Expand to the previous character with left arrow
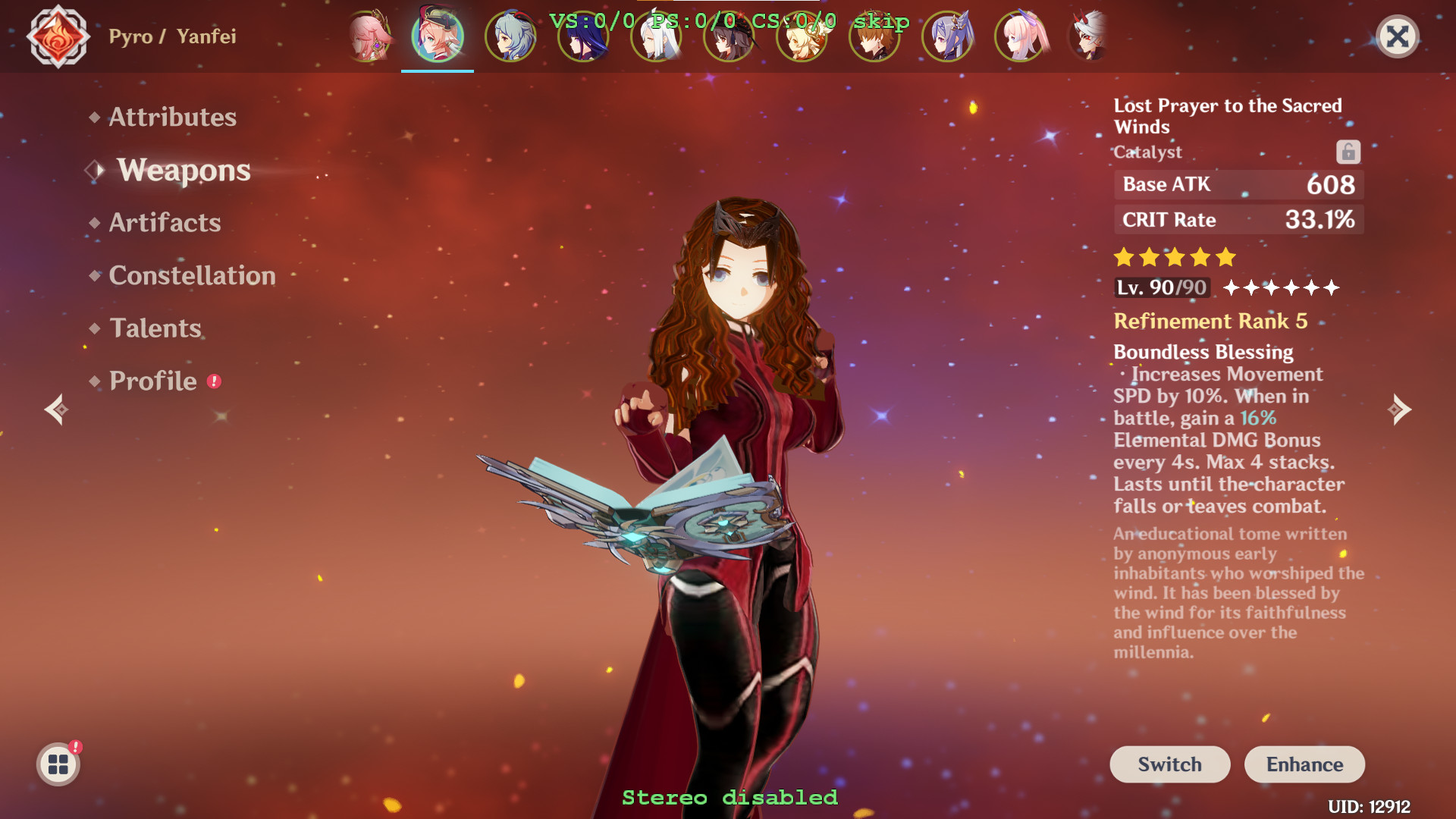1456x819 pixels. (55, 409)
